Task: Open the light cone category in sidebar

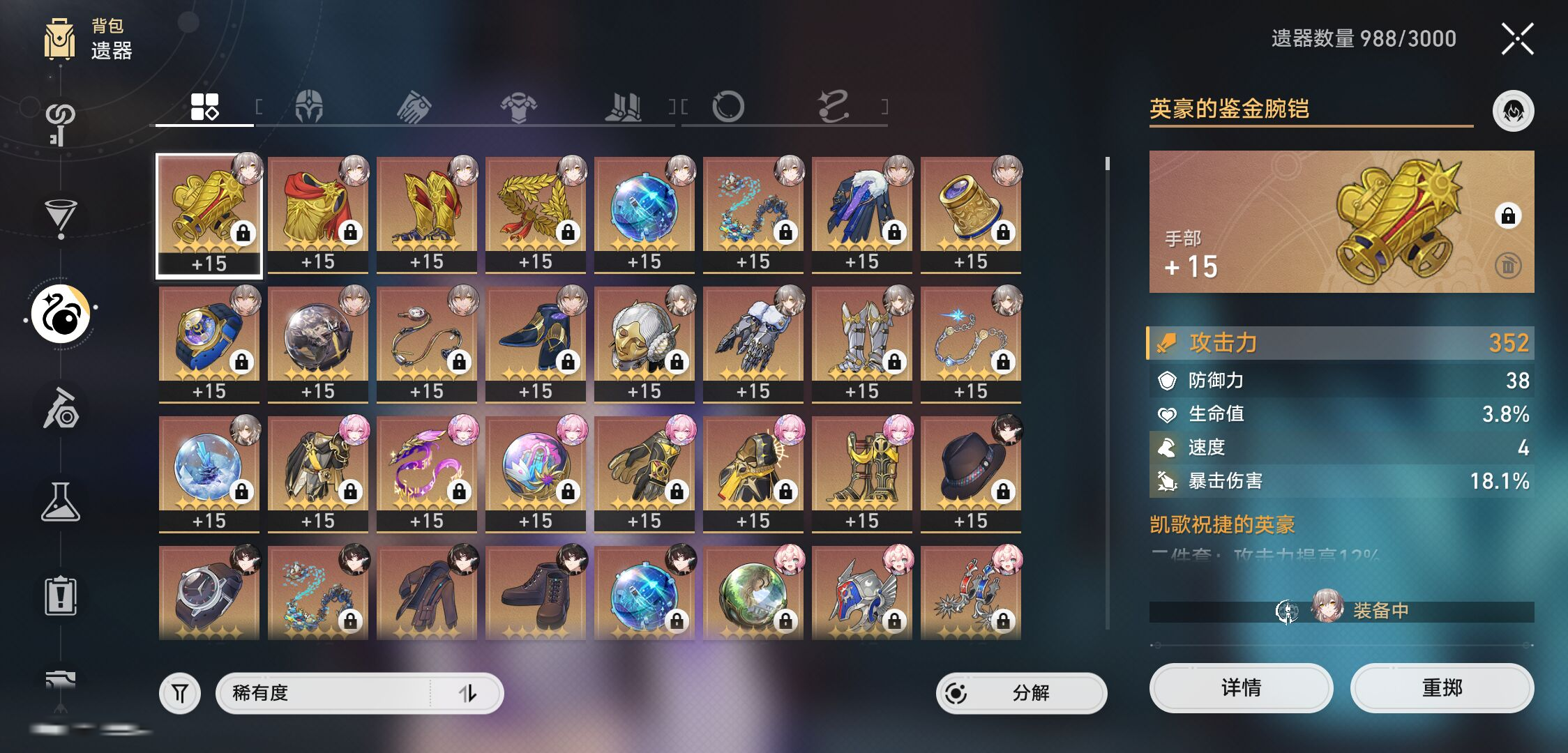Action: 61,216
